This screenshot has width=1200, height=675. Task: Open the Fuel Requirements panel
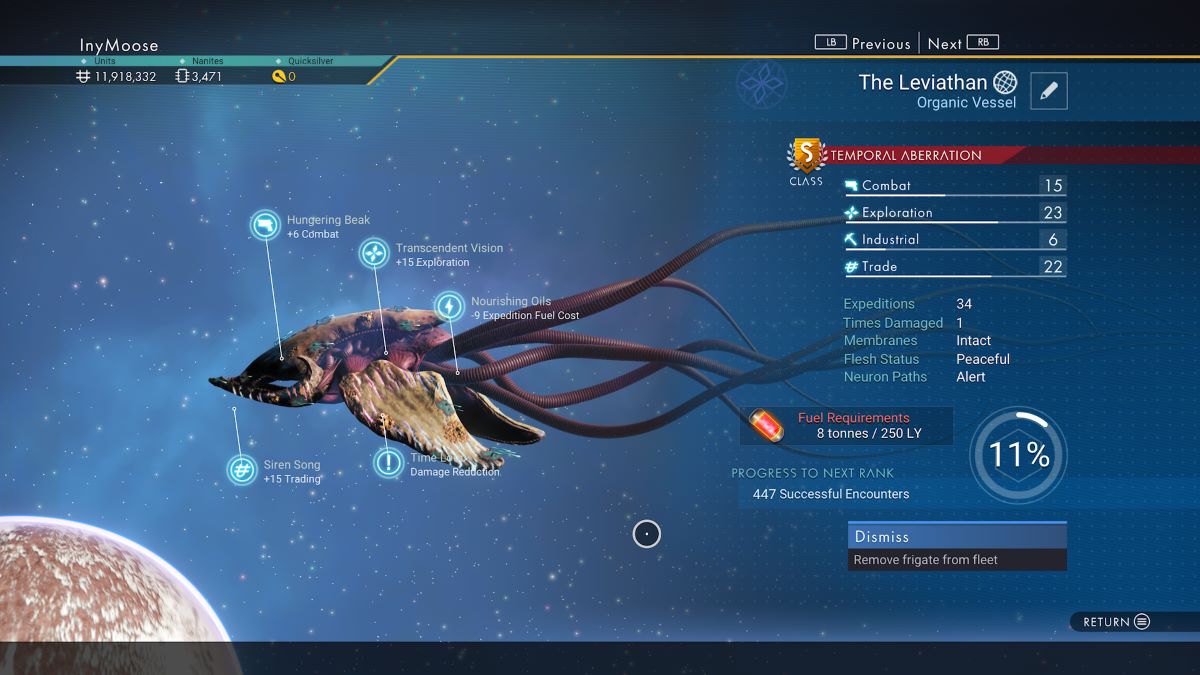pyautogui.click(x=846, y=425)
